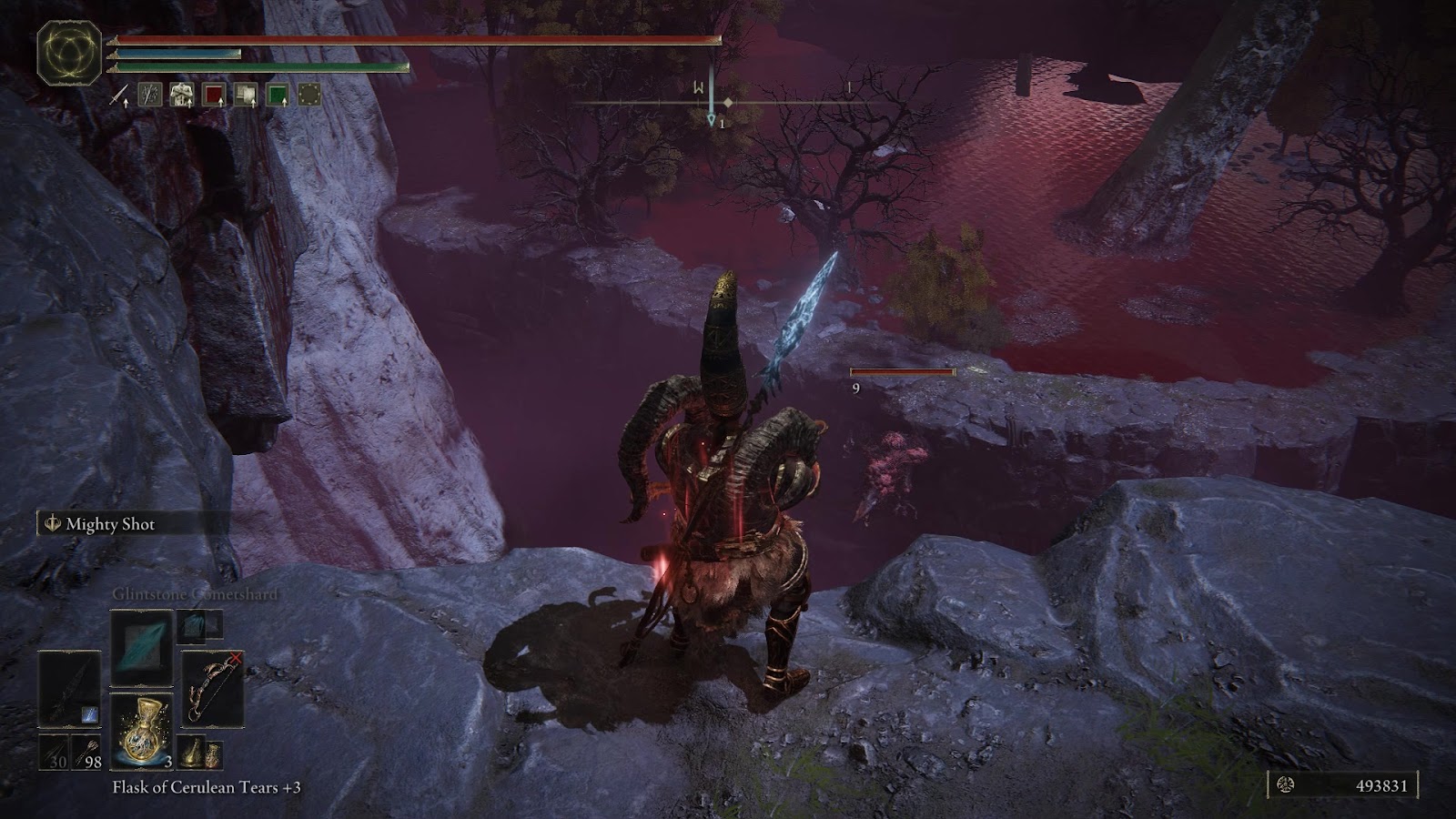Inspect the dotted ring status icon
Image resolution: width=1456 pixels, height=819 pixels.
click(x=309, y=95)
